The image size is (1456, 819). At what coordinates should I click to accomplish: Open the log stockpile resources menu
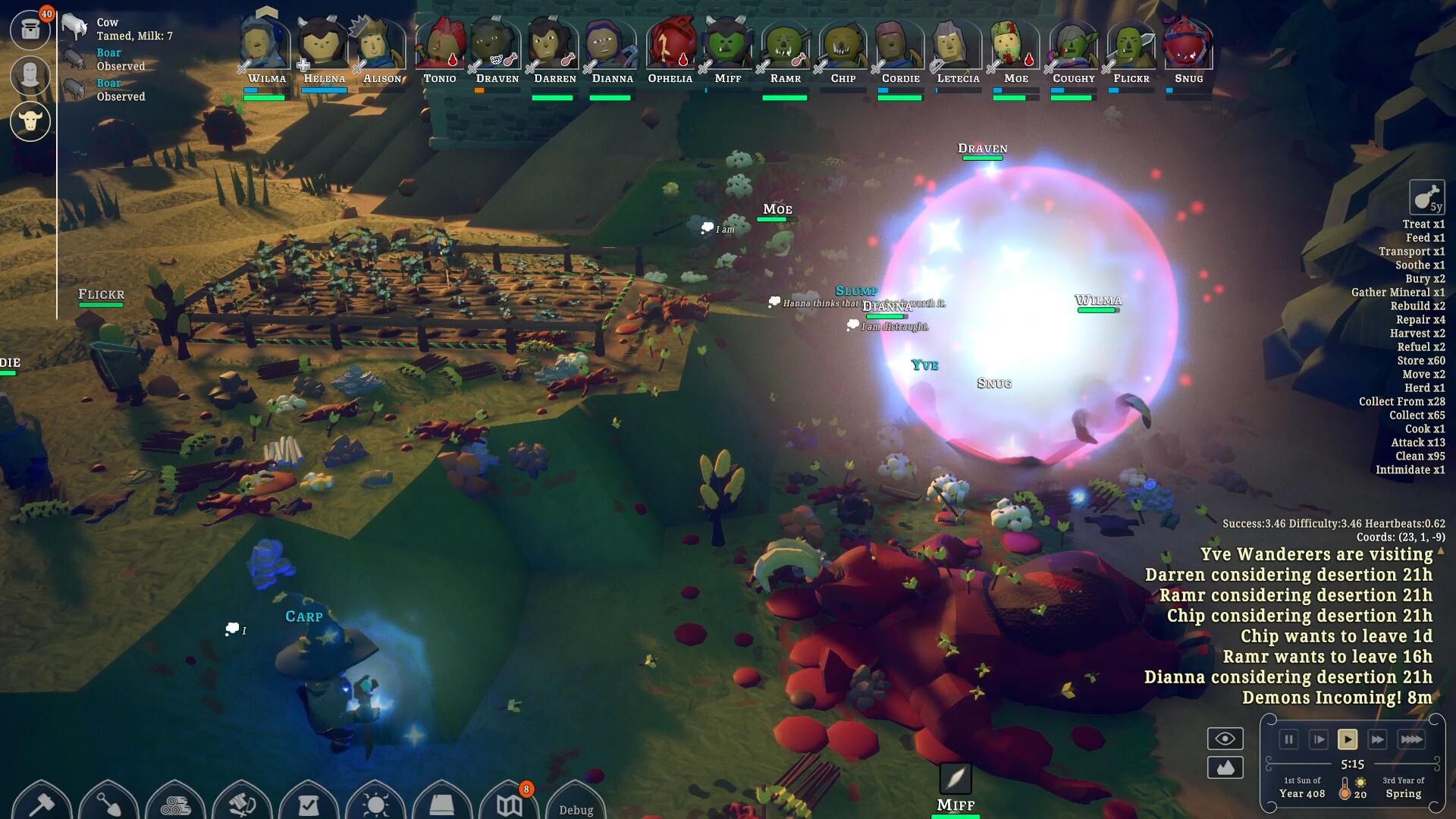point(175,804)
